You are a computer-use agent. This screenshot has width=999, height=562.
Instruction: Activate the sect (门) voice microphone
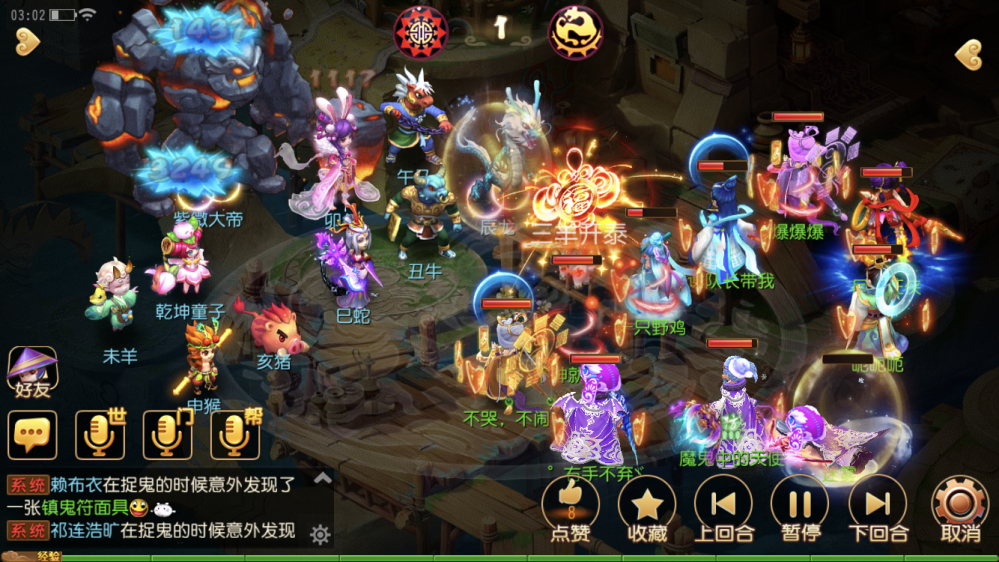167,435
